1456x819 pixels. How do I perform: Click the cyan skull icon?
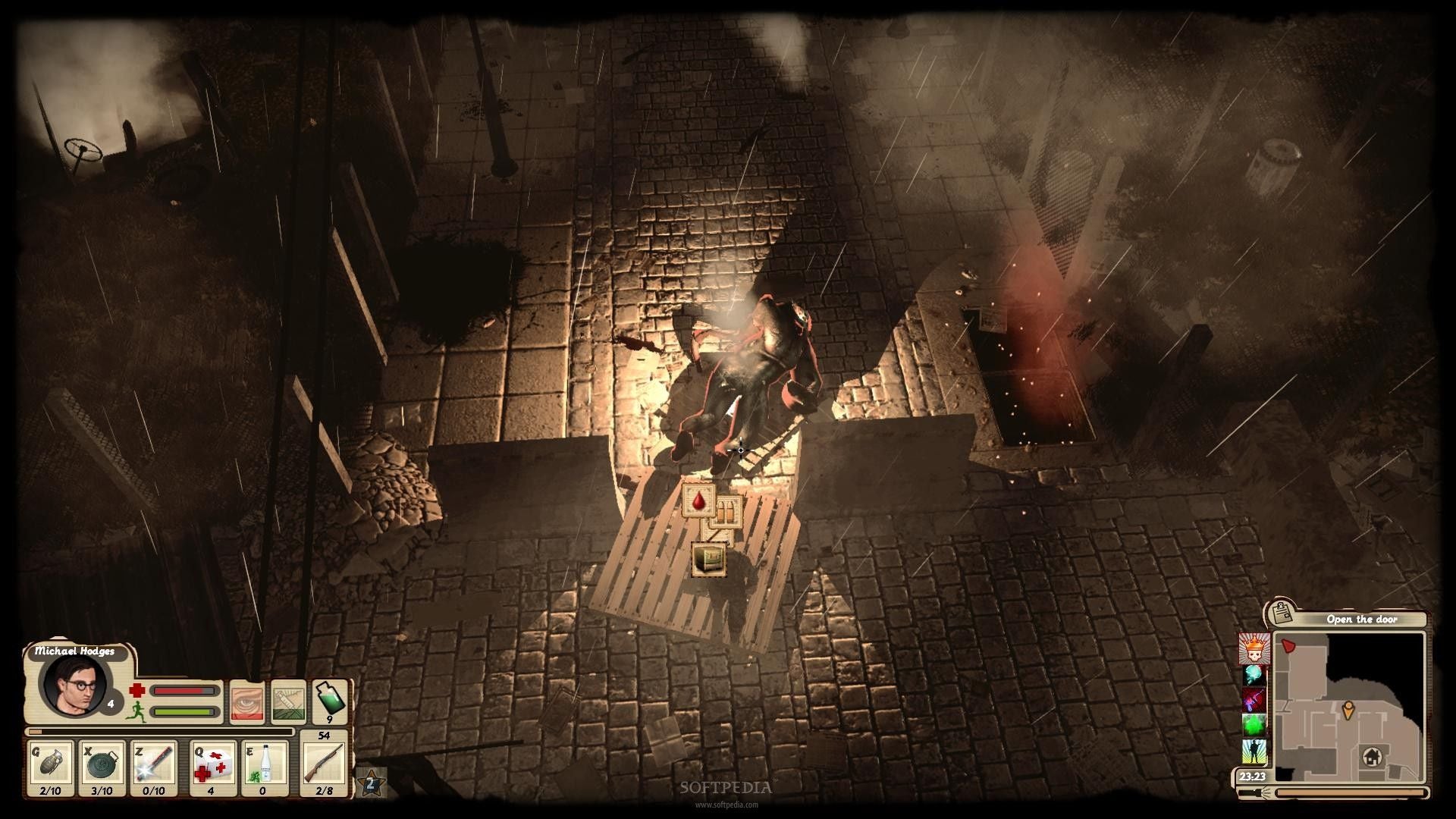(x=1254, y=675)
